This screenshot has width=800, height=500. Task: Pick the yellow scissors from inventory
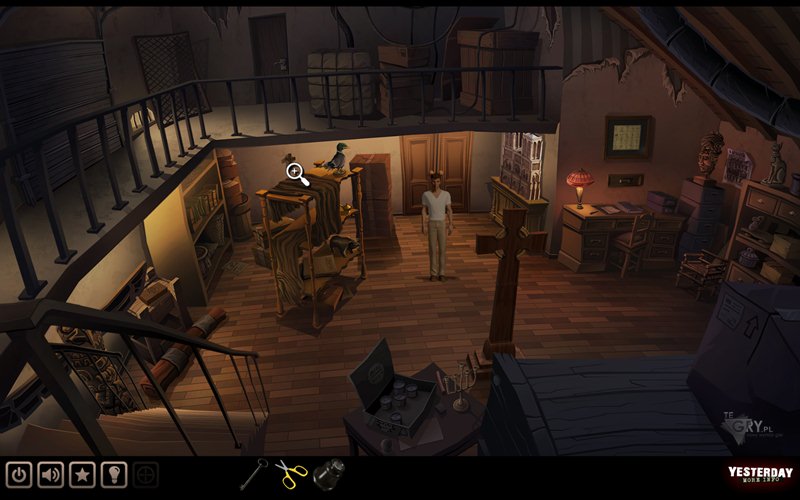click(x=290, y=473)
